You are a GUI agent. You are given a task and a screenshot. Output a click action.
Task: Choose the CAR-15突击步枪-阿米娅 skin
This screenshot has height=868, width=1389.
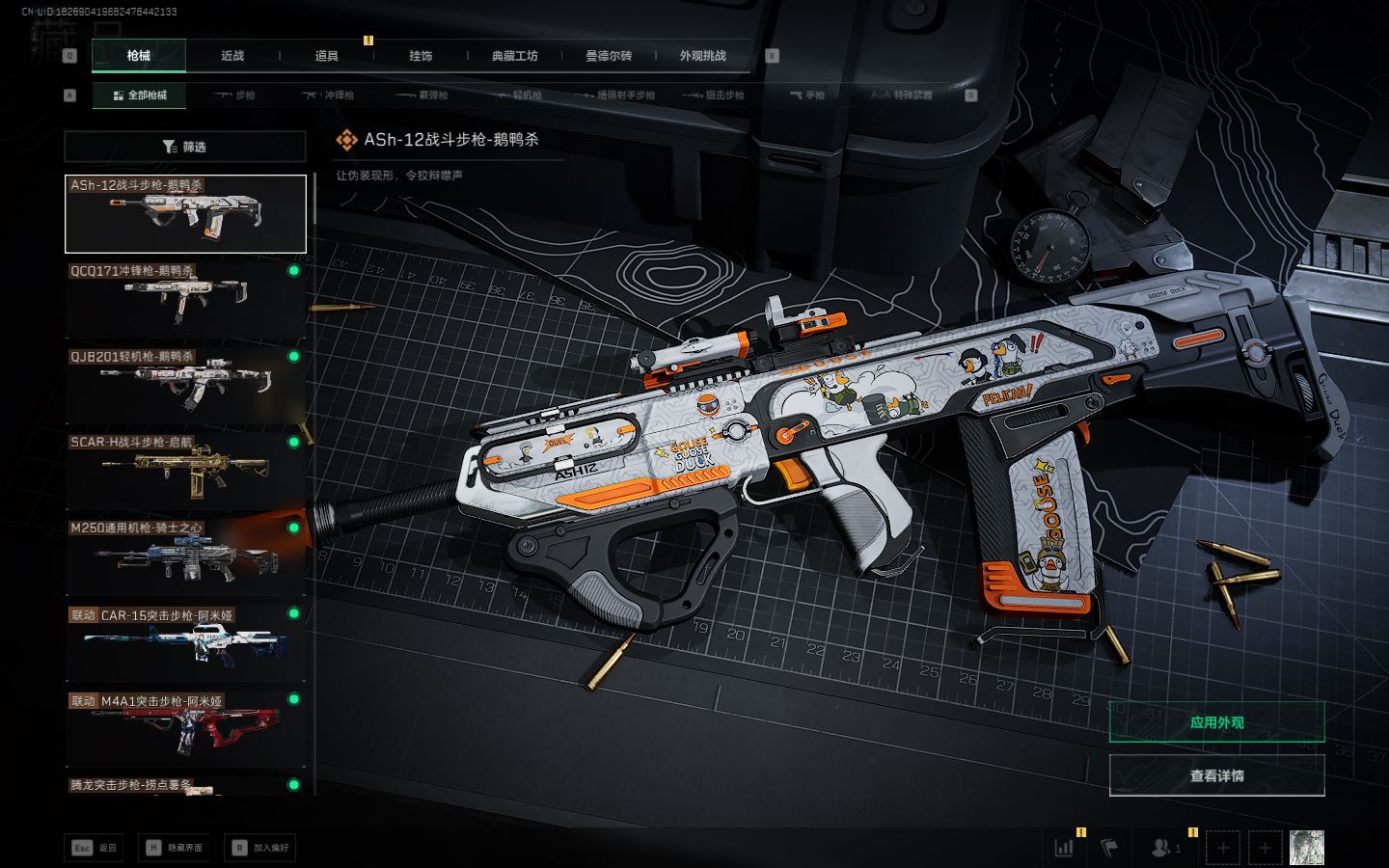(185, 642)
